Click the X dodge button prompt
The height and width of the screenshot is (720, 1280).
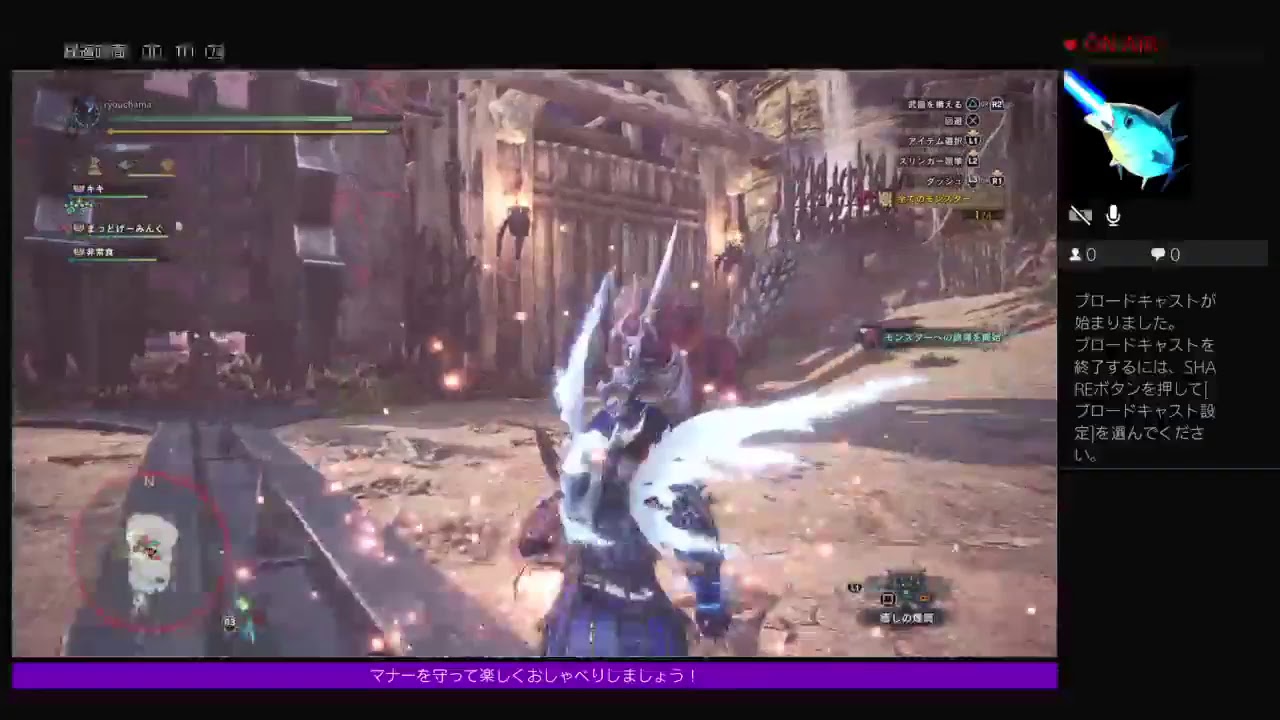pos(973,120)
